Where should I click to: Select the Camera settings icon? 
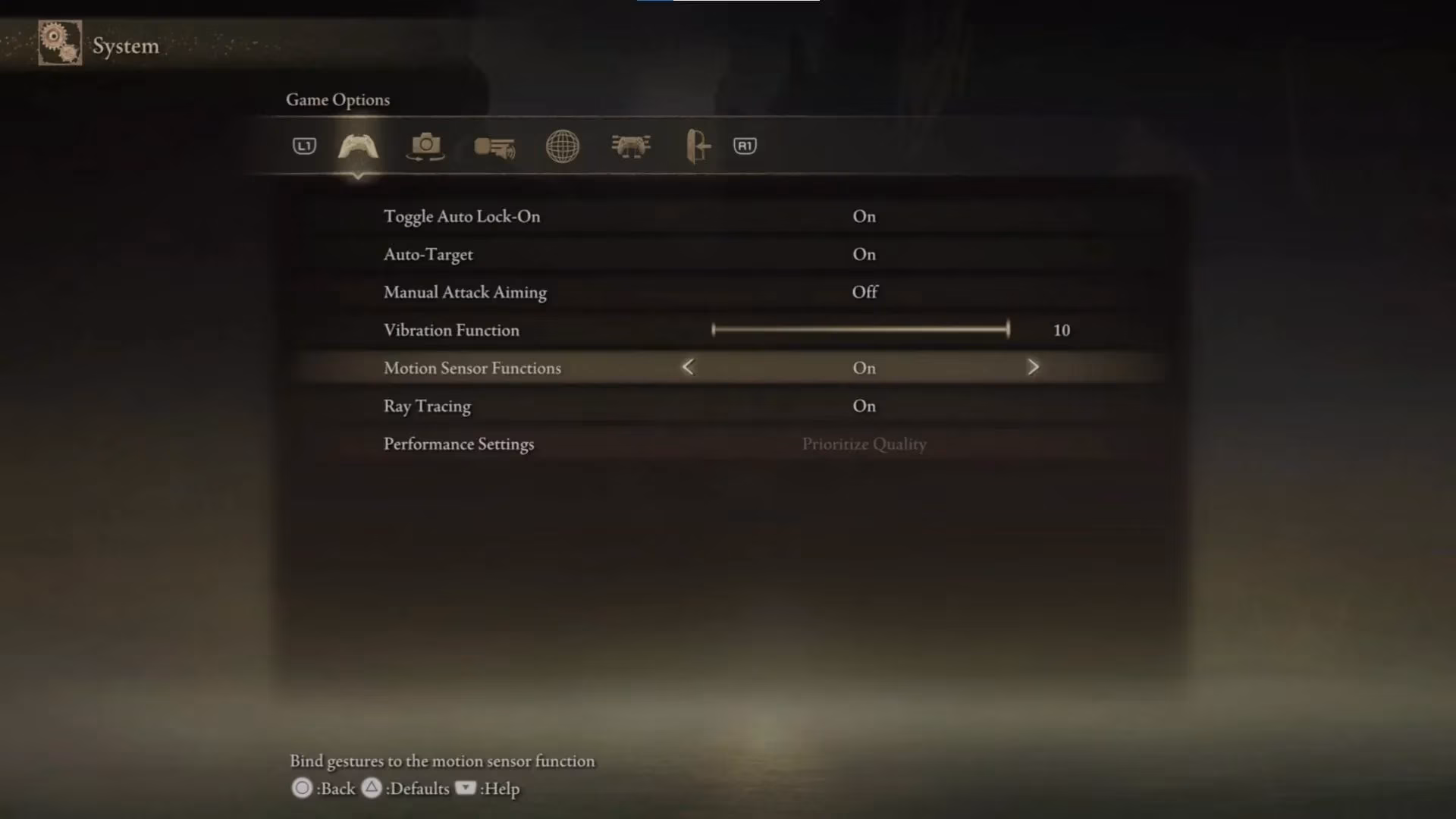425,147
